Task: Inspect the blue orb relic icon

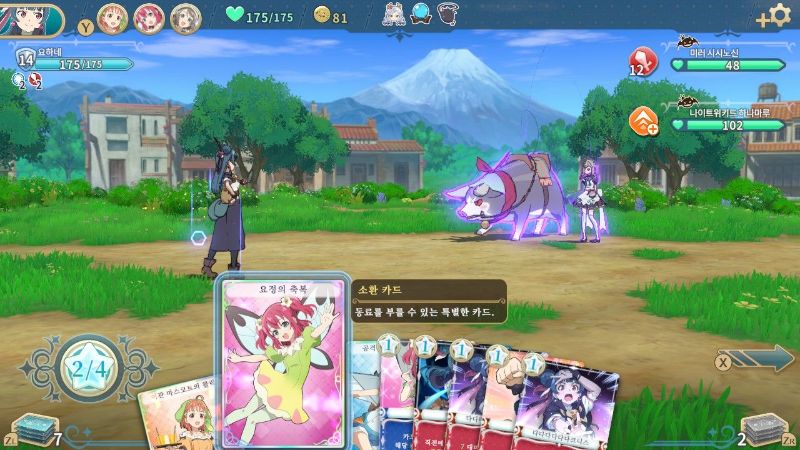Action: point(421,14)
